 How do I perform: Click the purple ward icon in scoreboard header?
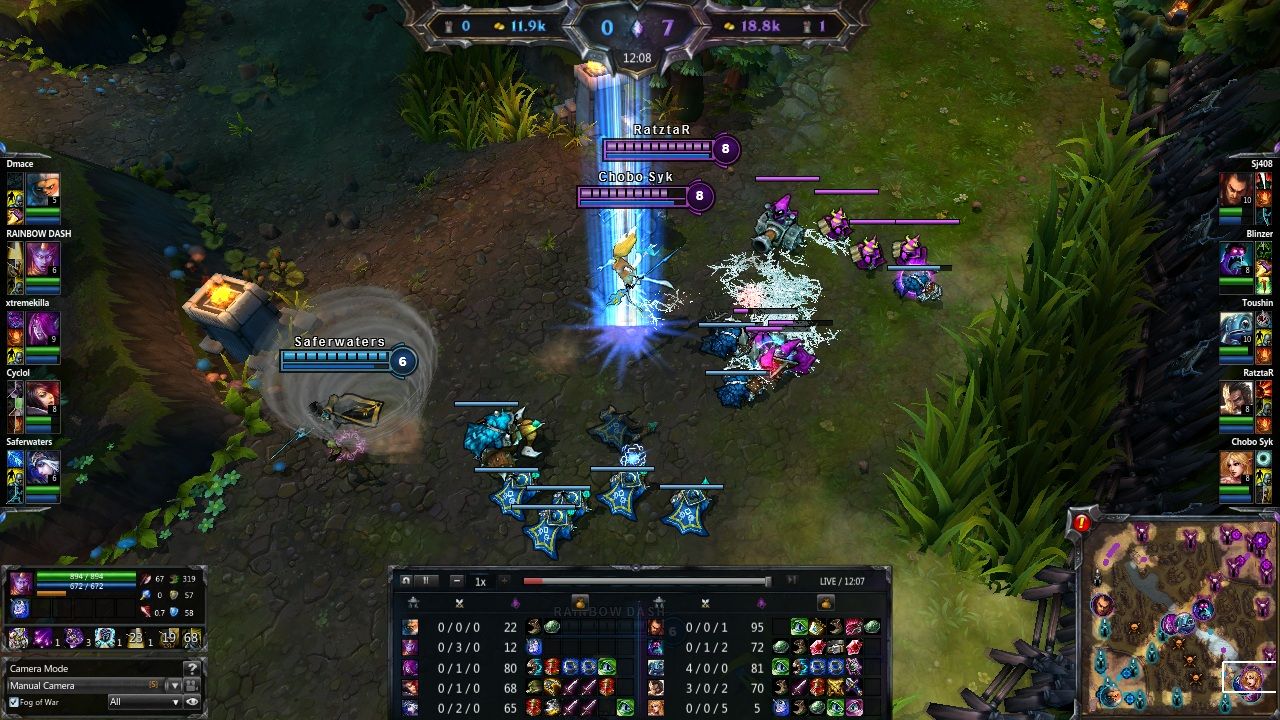click(516, 601)
